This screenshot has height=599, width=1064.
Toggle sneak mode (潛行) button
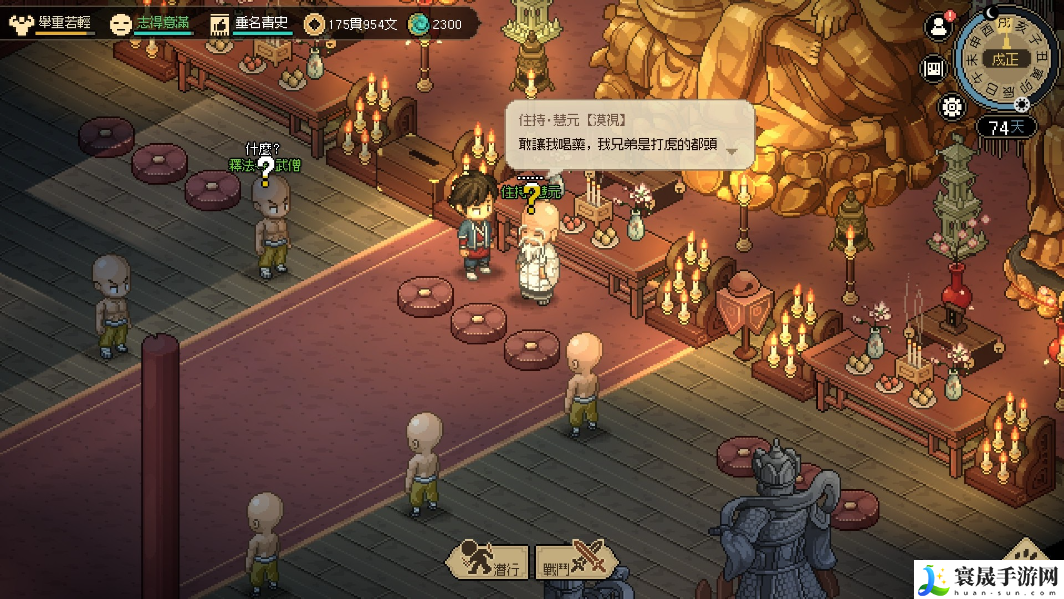tap(487, 561)
